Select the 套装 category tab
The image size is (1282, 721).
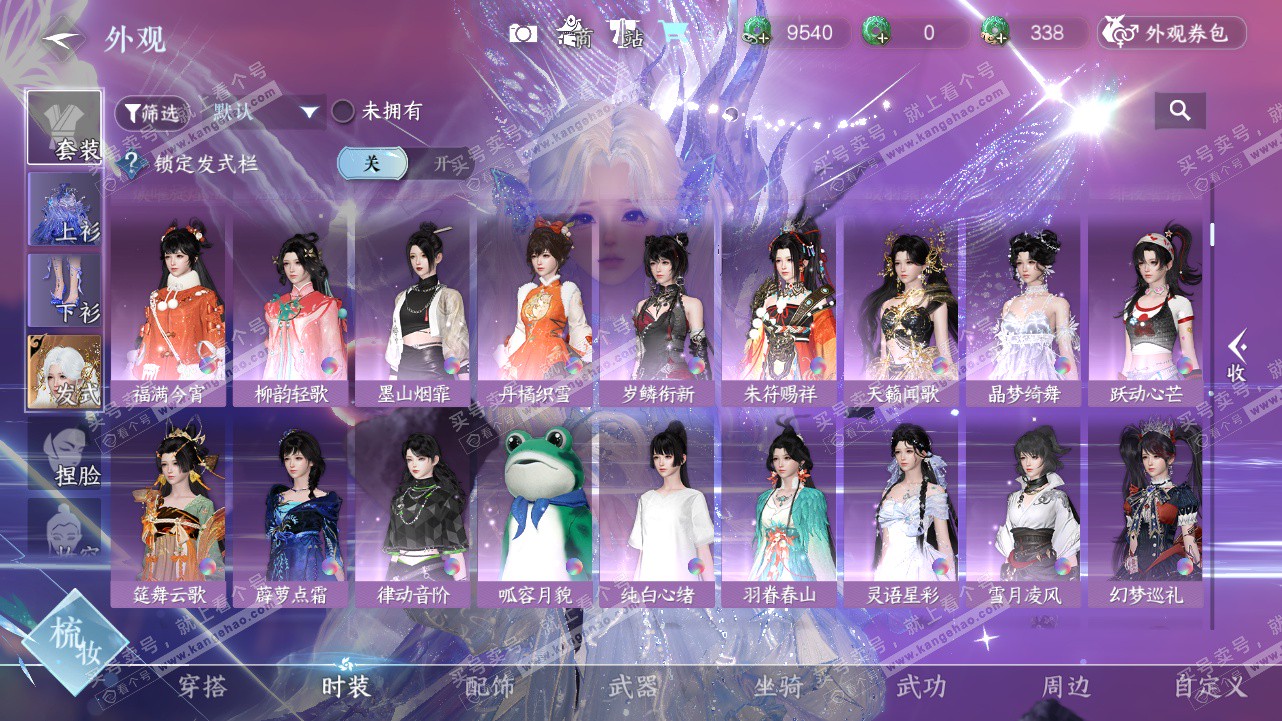pos(65,127)
